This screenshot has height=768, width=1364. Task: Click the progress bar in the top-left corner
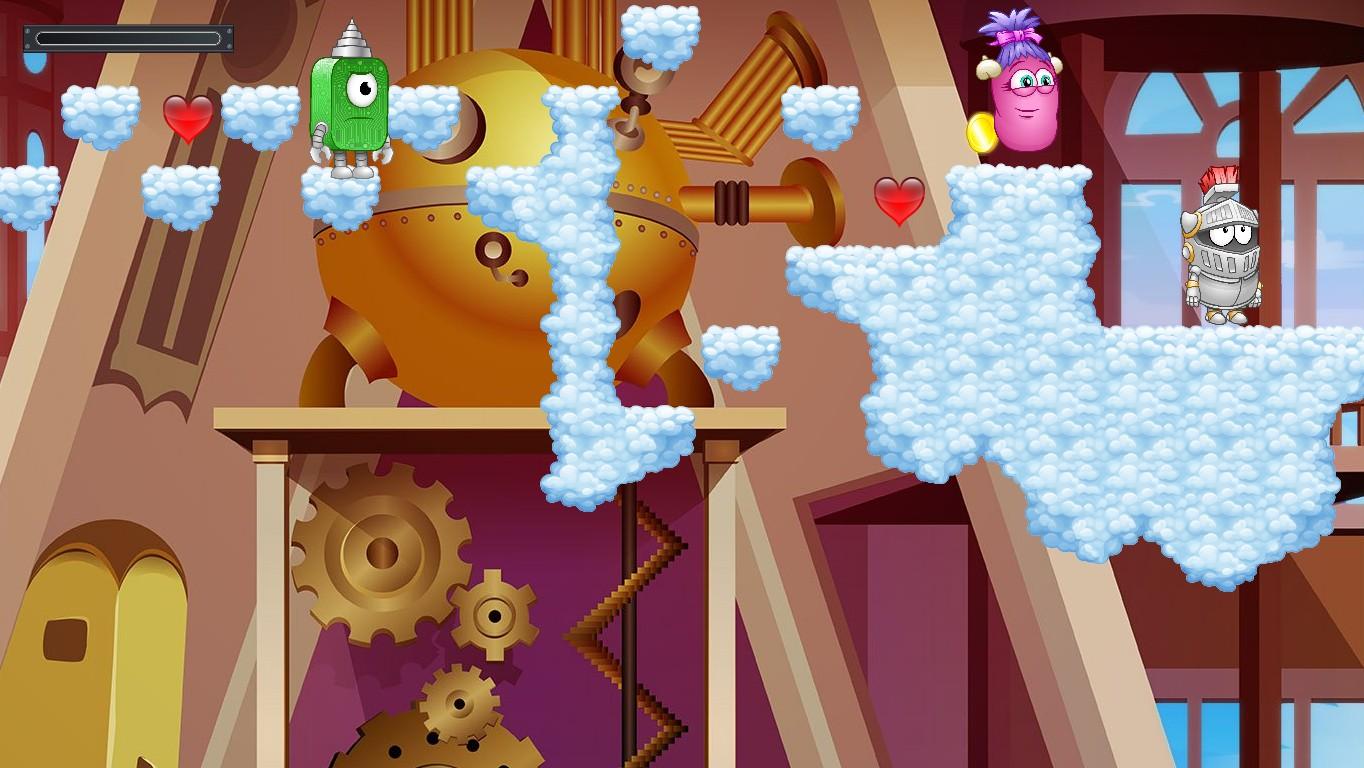coord(128,39)
